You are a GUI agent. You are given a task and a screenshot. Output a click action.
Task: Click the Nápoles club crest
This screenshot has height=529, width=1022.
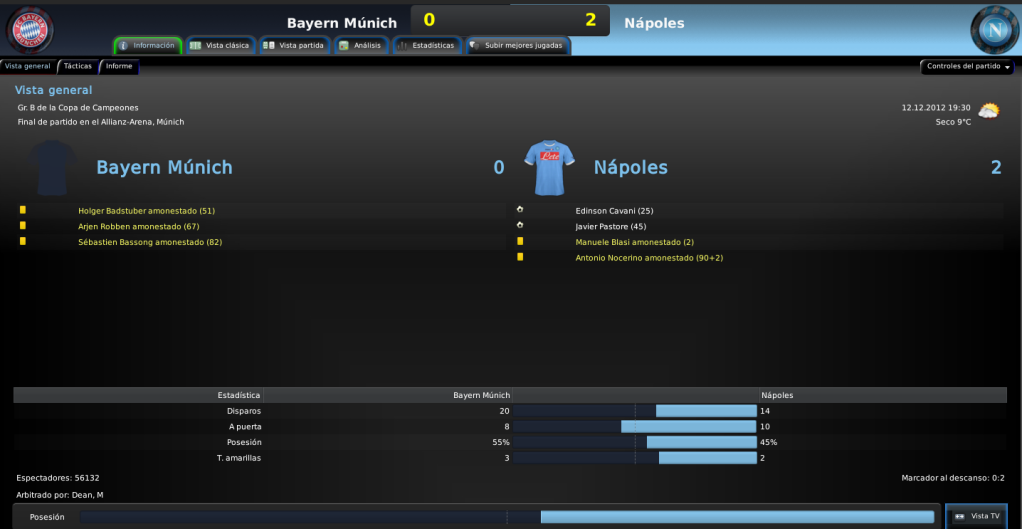tap(994, 29)
